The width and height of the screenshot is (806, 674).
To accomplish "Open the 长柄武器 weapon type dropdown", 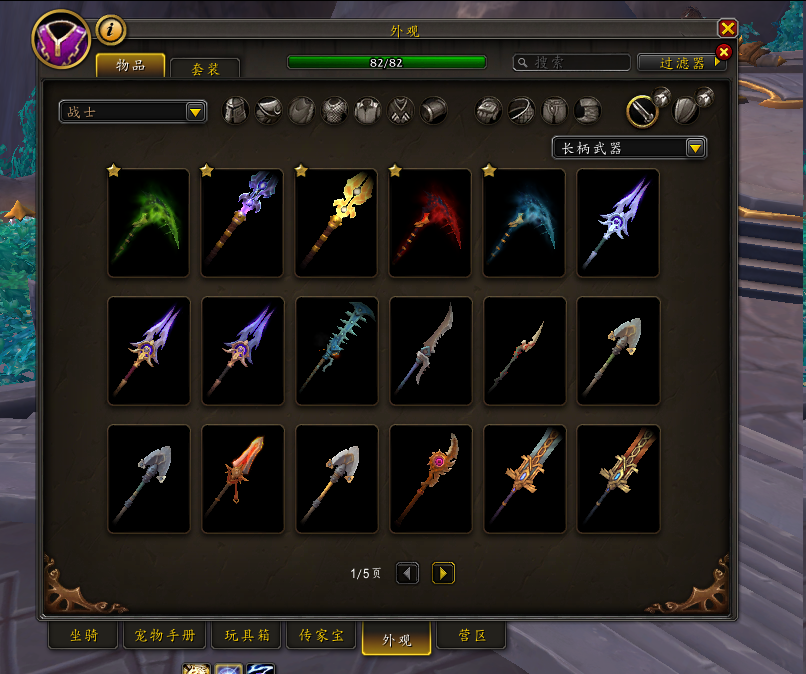I will click(629, 148).
